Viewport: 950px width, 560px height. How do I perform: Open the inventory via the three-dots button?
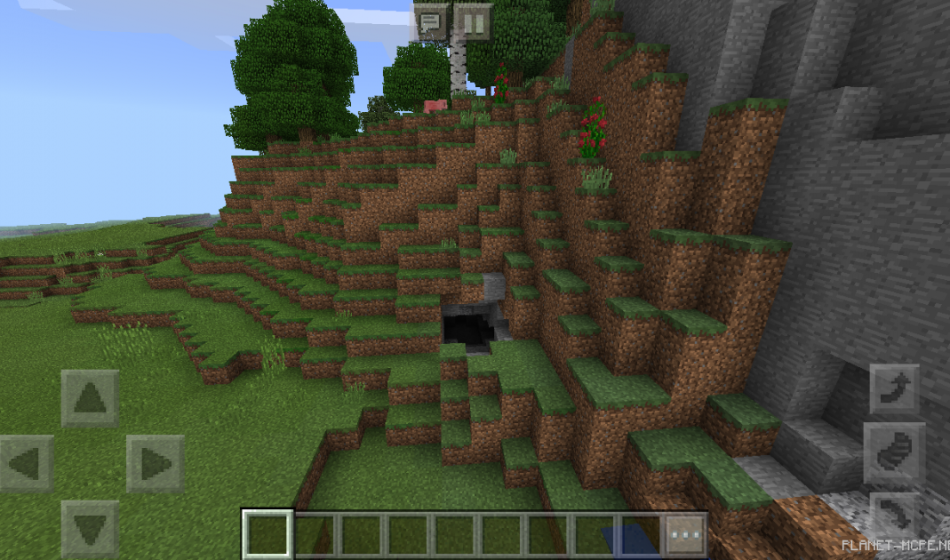pos(686,535)
